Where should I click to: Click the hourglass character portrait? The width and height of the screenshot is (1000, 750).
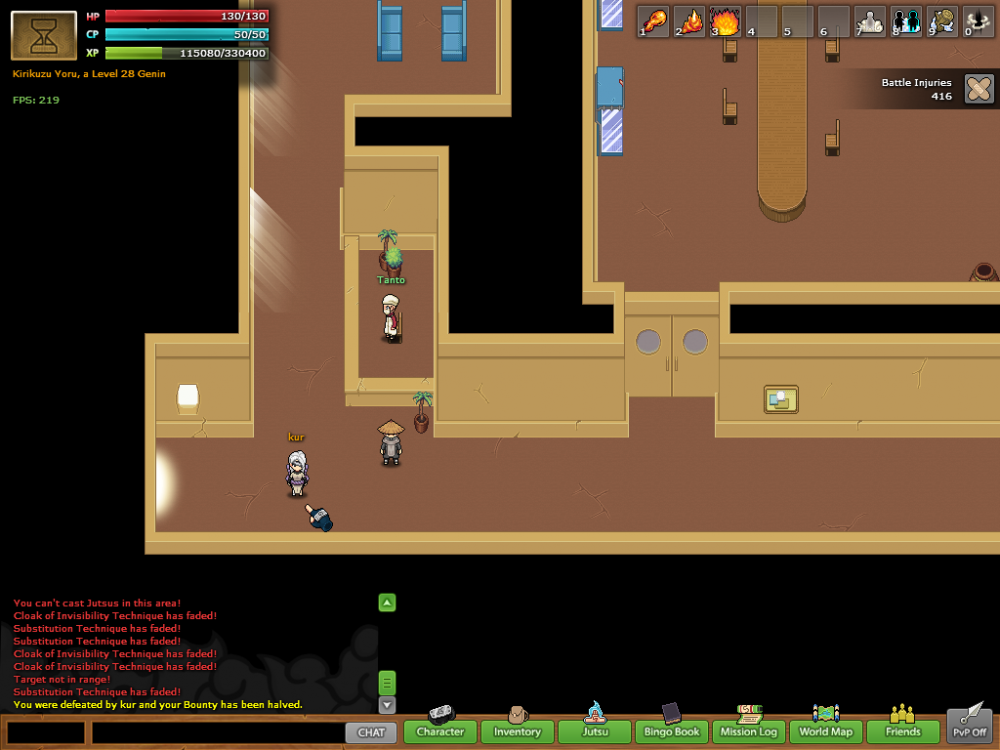44,36
